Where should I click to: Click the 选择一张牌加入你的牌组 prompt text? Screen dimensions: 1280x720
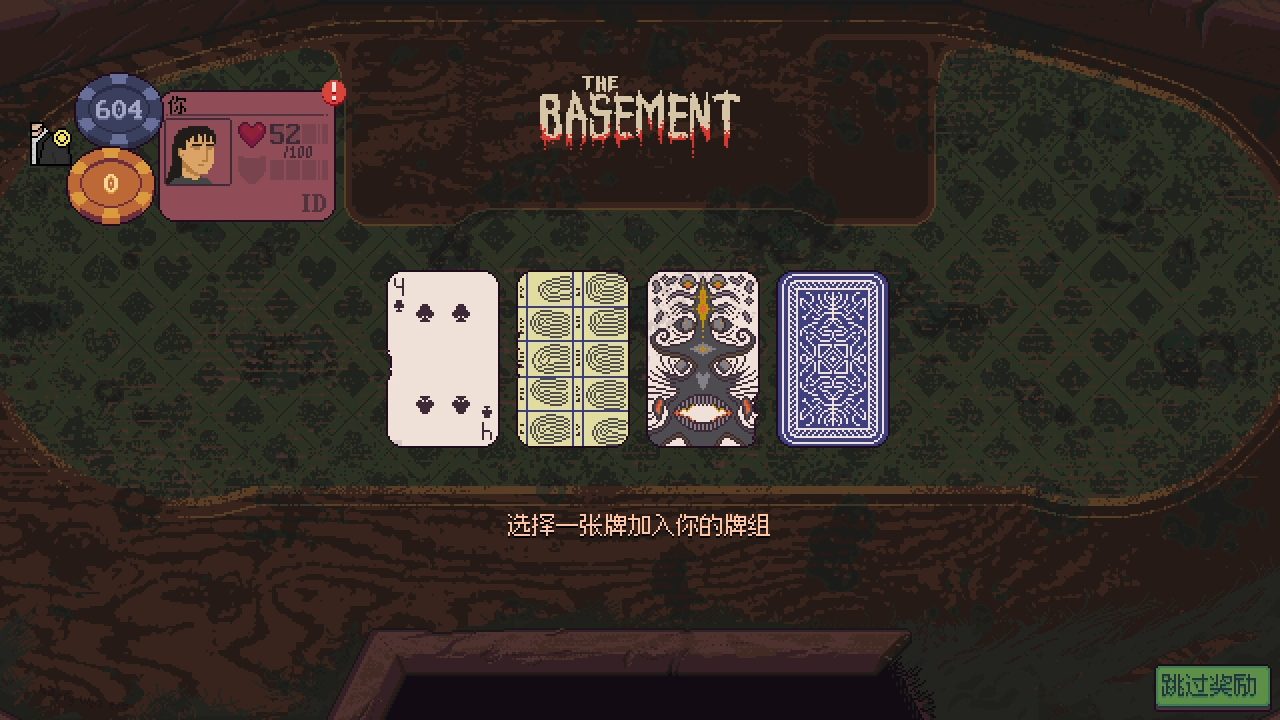click(640, 522)
